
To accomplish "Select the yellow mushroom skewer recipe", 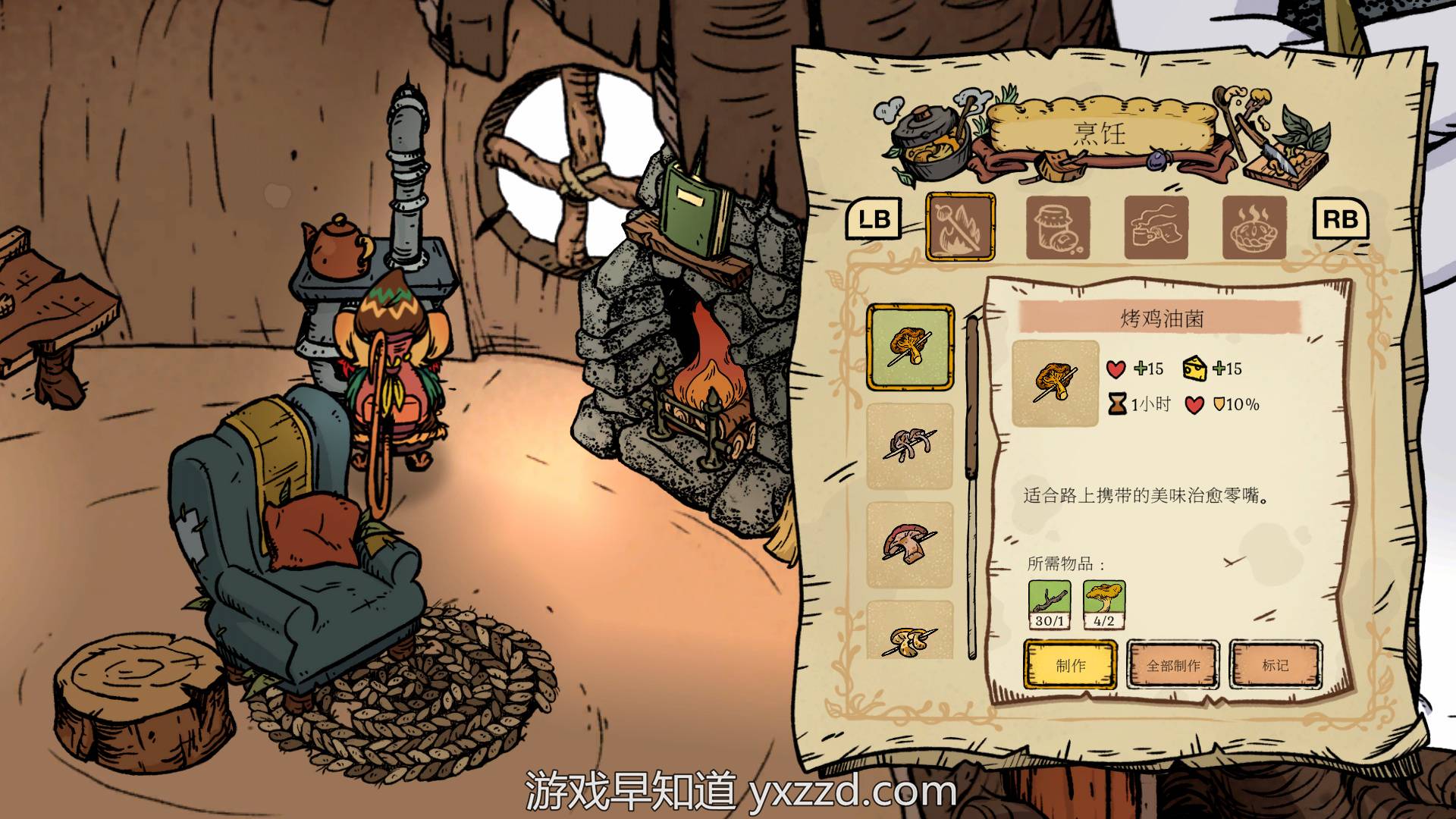I will pyautogui.click(x=910, y=631).
